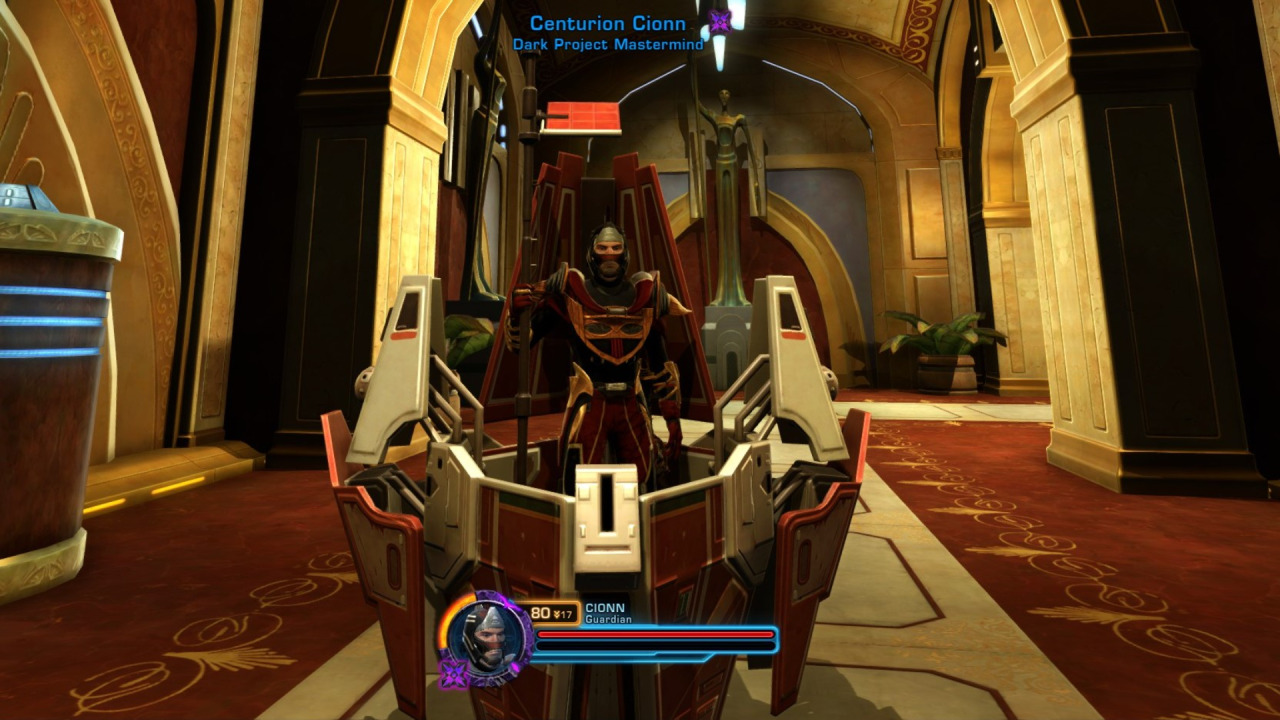Click the purple emblem beside the portrait
This screenshot has width=1280, height=720.
(x=453, y=673)
